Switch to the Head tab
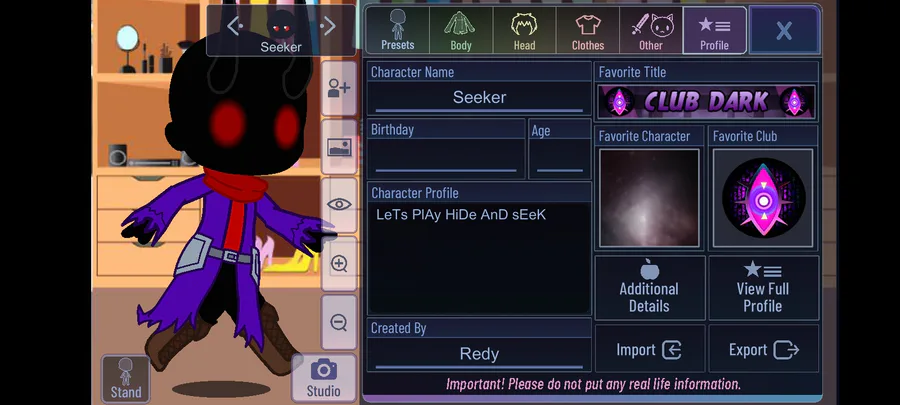 [x=524, y=30]
